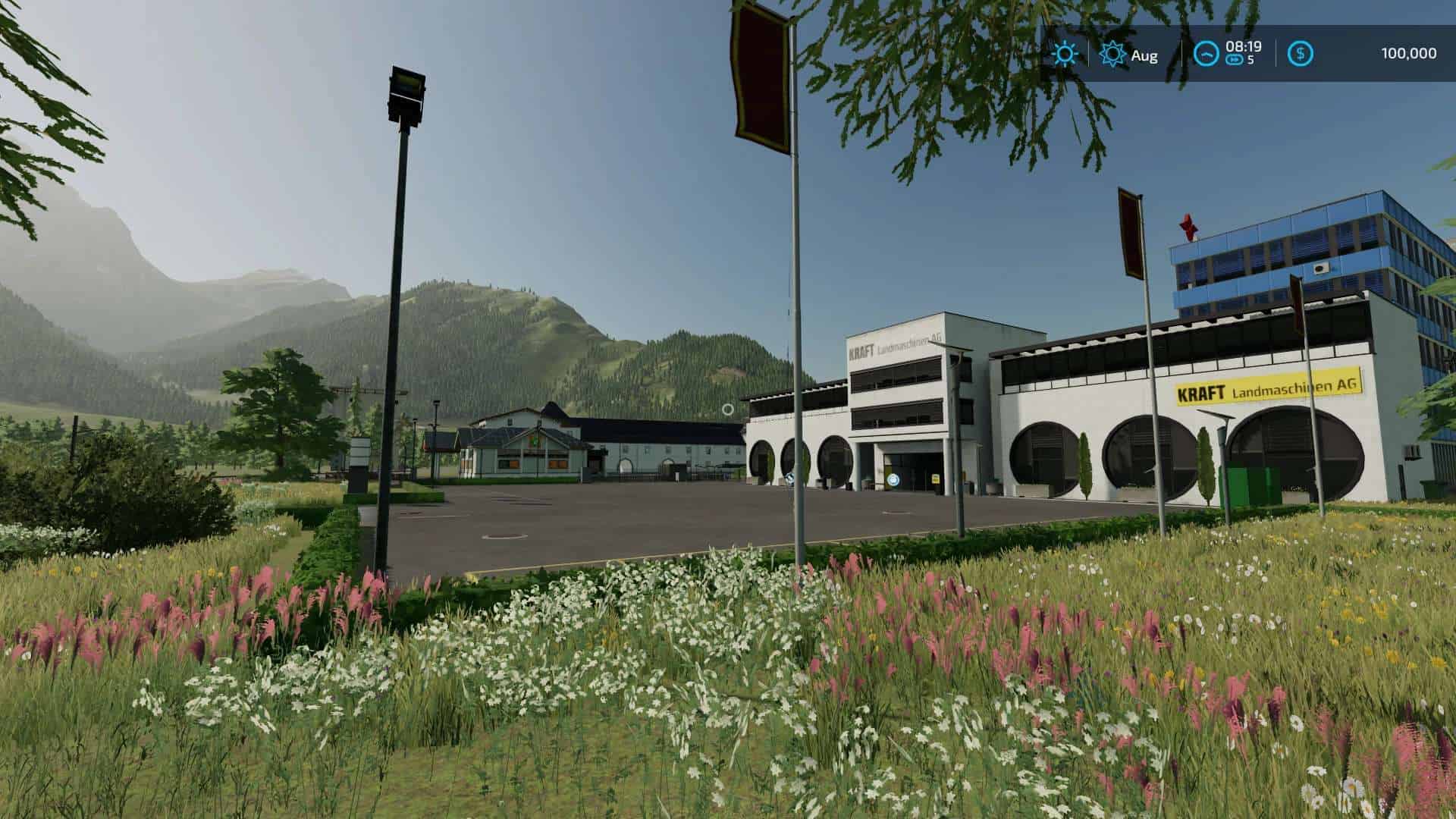Click the glowing blue shop entrance marker

[x=893, y=479]
